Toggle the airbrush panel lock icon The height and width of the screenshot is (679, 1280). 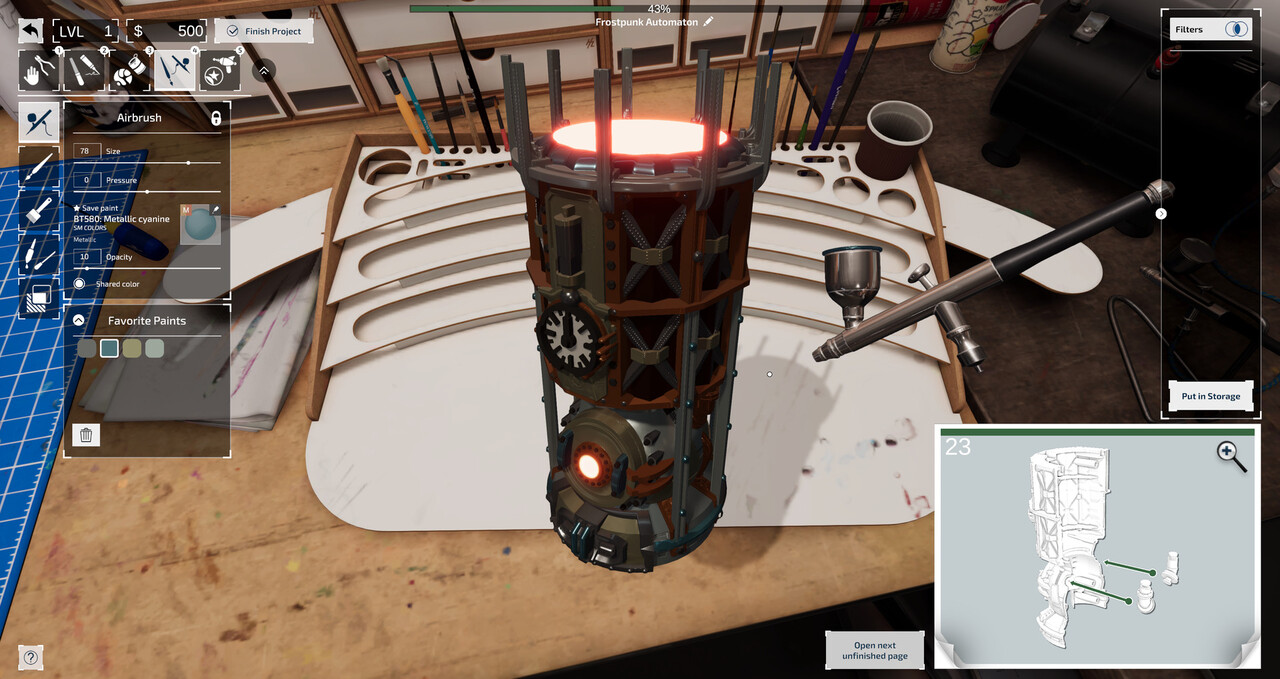(x=215, y=118)
